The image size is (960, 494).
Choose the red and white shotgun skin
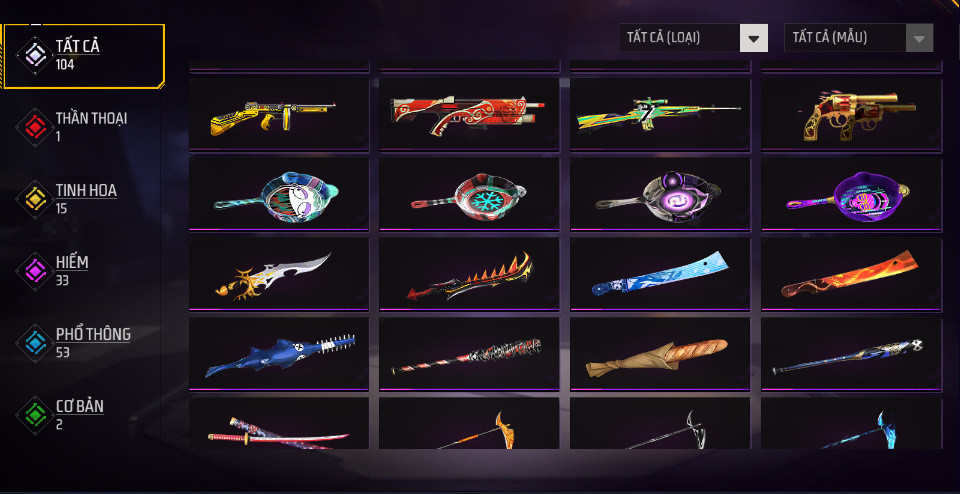469,115
